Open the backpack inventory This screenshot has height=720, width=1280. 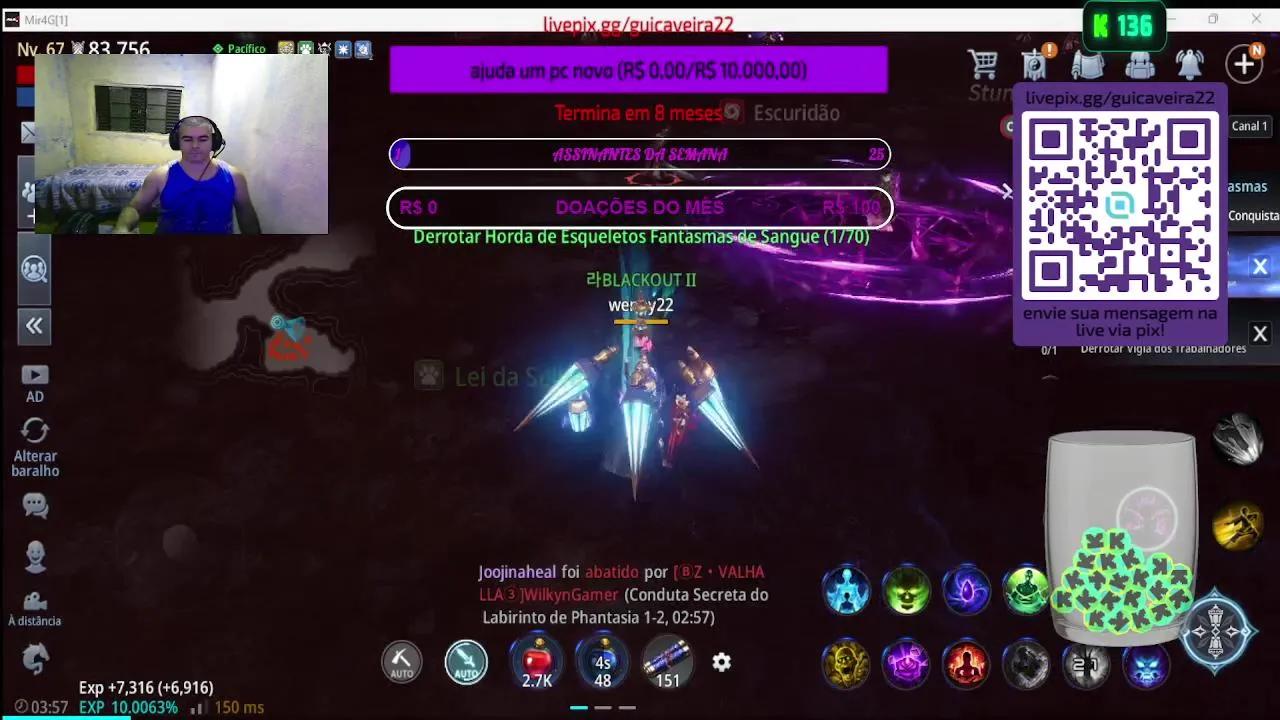point(1140,64)
